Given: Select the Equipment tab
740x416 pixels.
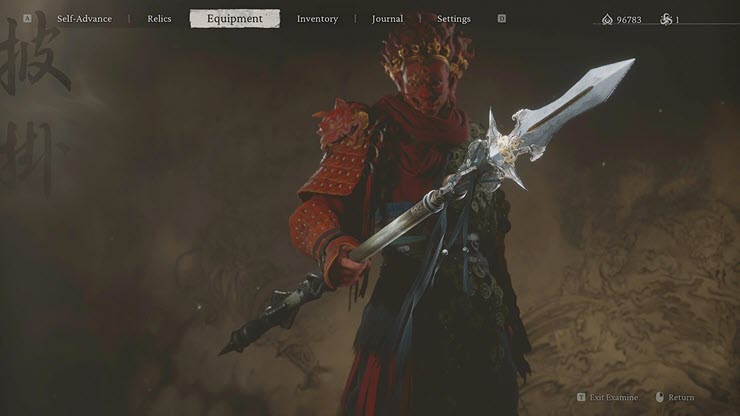Looking at the screenshot, I should click(x=235, y=19).
